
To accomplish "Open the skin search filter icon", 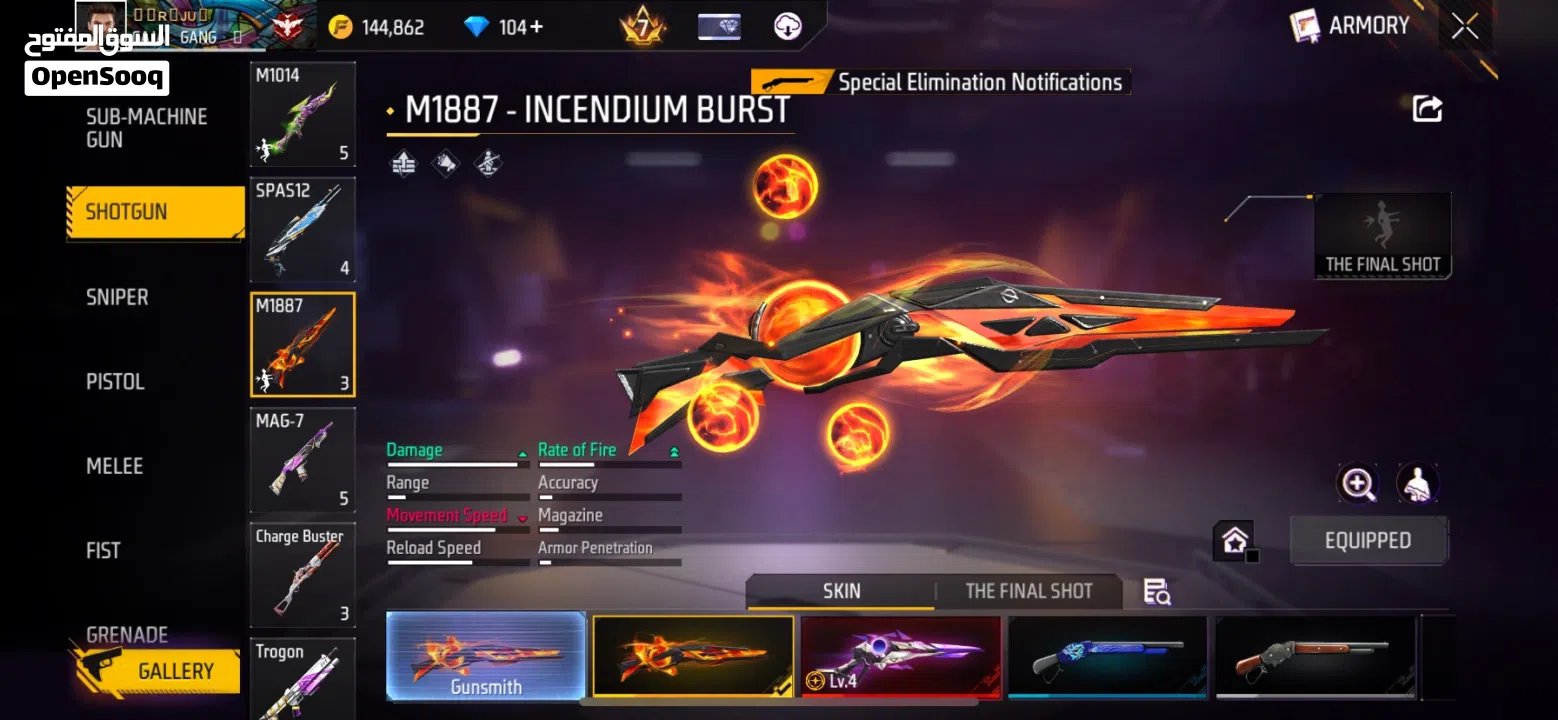I will pos(1156,592).
